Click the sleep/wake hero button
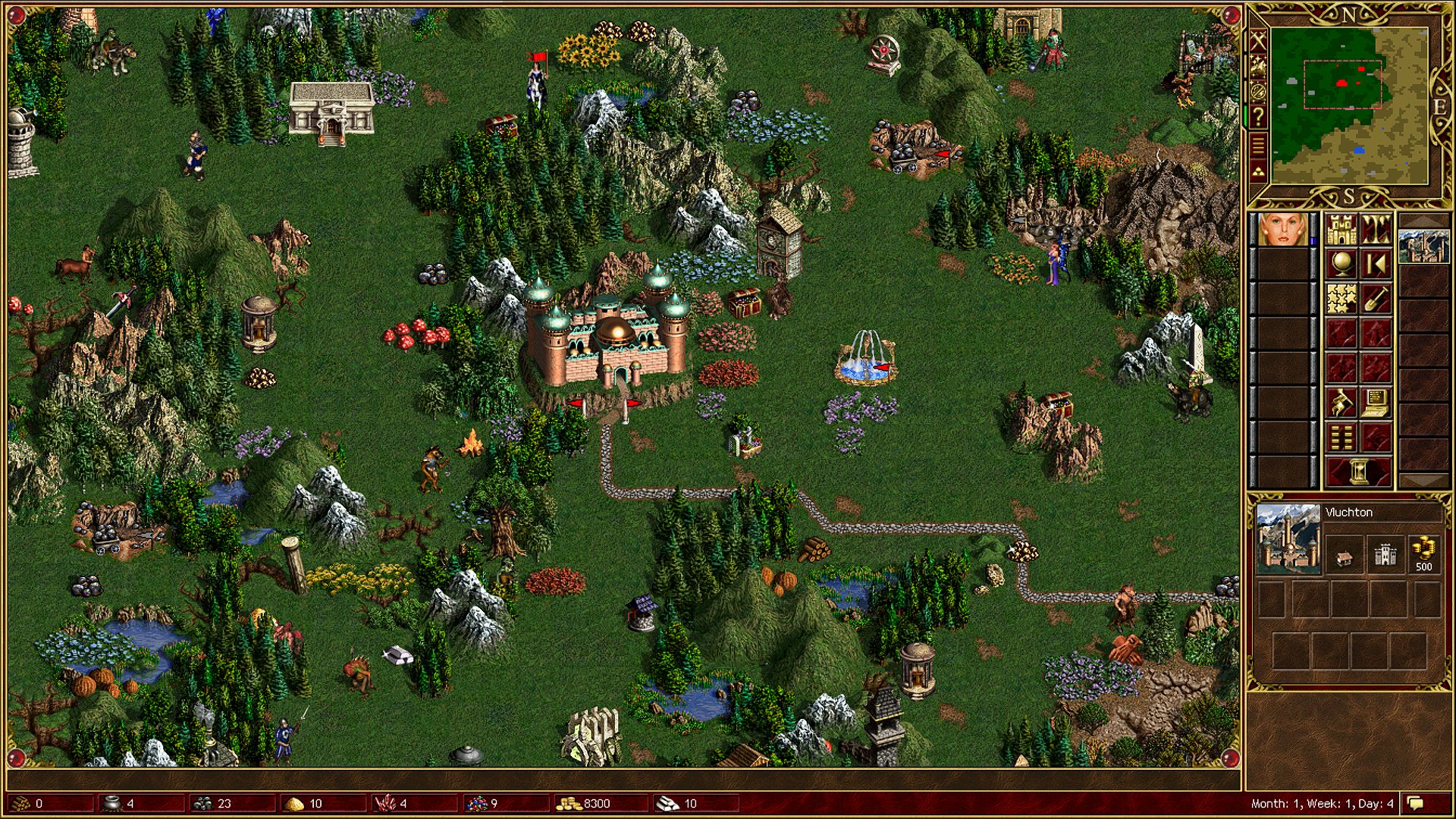Image resolution: width=1456 pixels, height=819 pixels. coord(1376,264)
